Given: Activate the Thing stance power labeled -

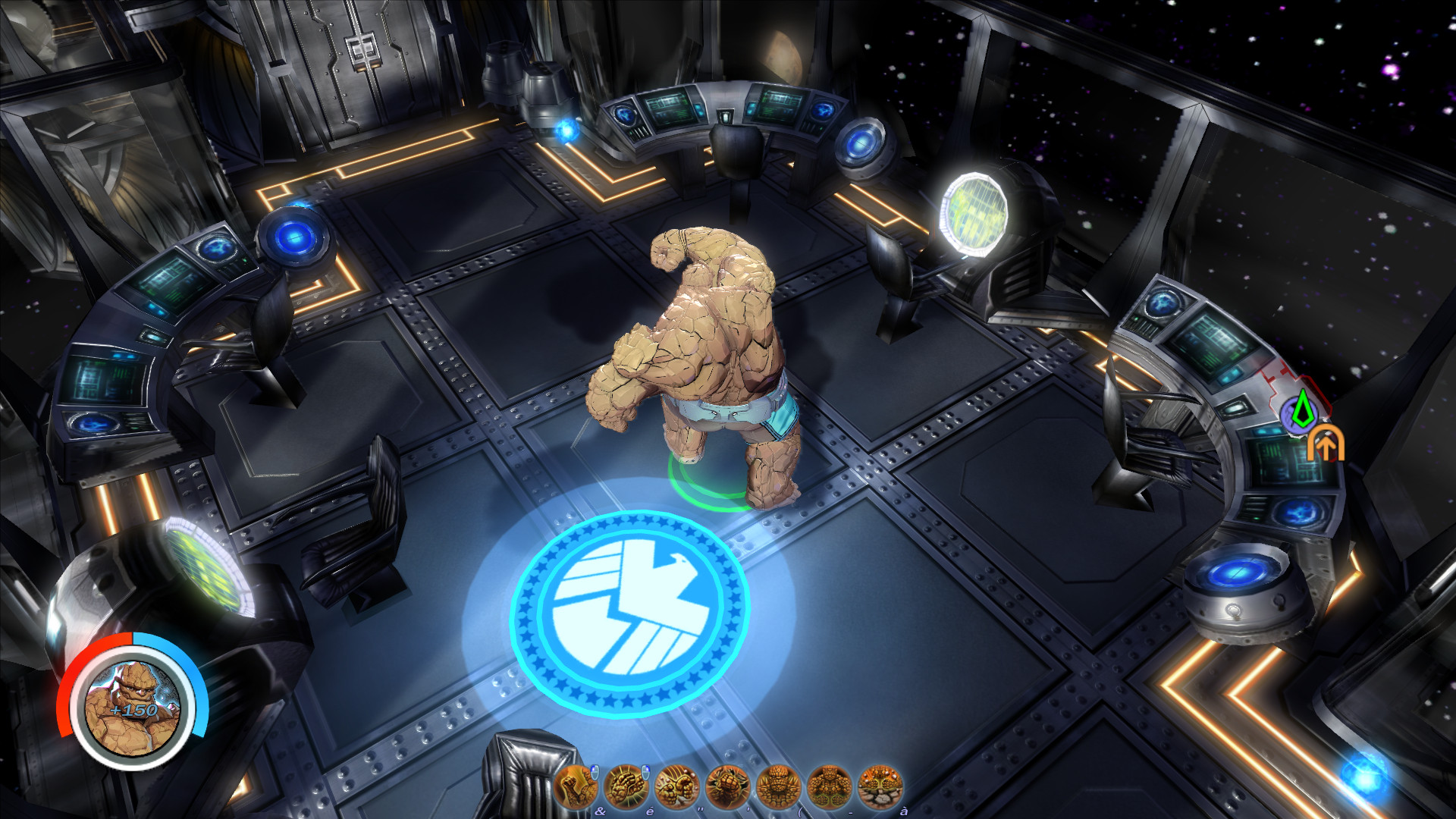Looking at the screenshot, I should [829, 785].
